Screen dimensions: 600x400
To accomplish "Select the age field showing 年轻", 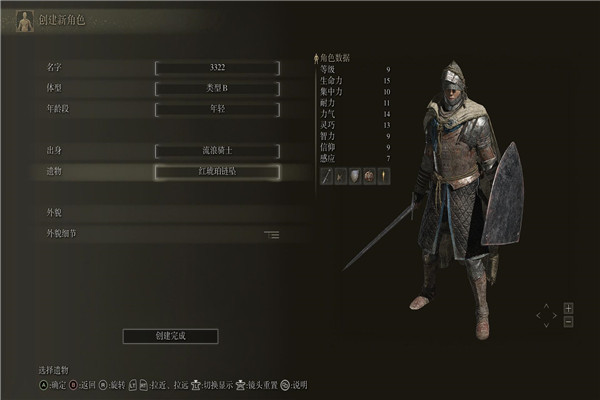I will point(217,108).
